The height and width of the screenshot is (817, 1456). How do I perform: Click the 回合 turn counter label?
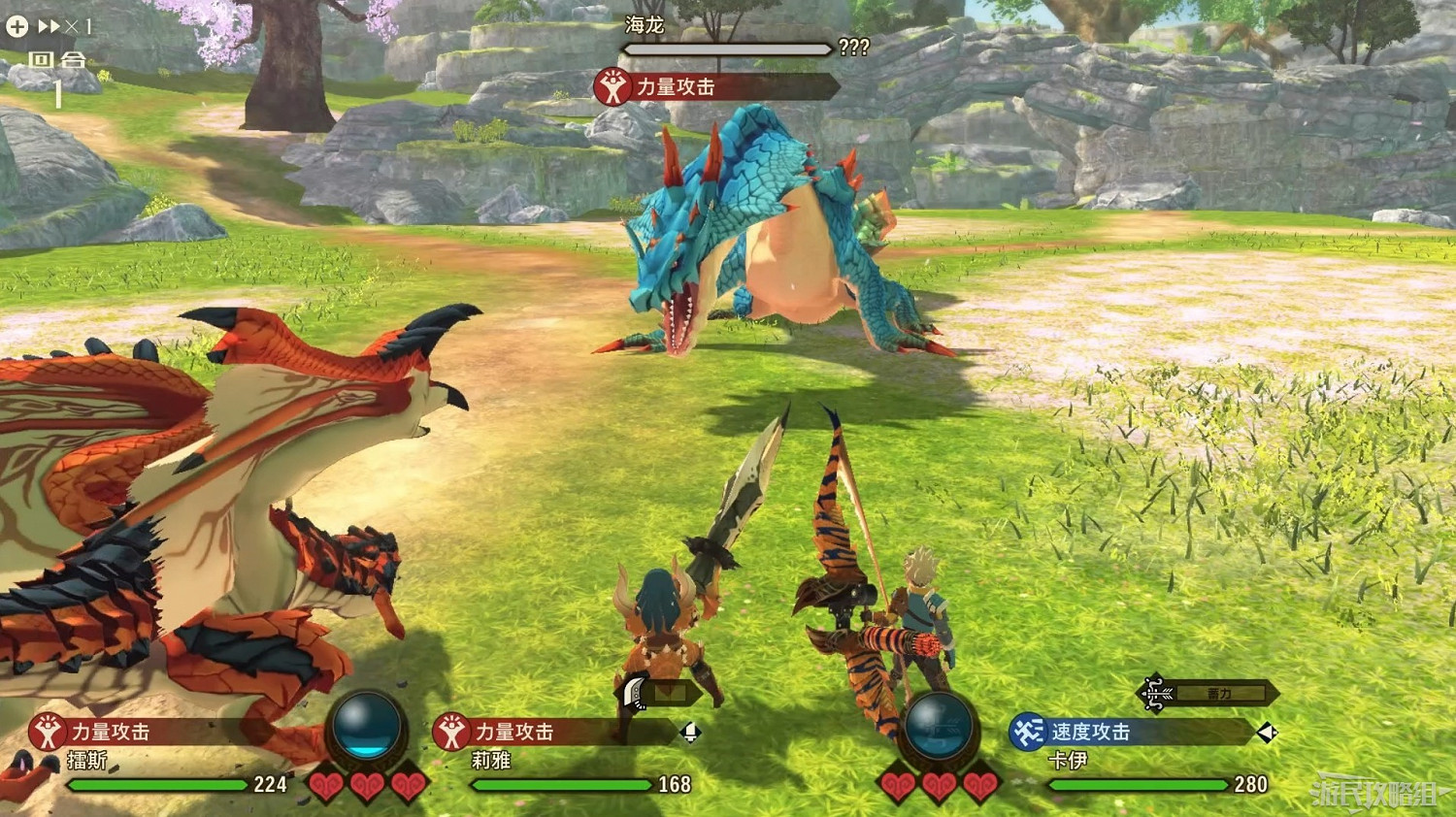point(58,60)
